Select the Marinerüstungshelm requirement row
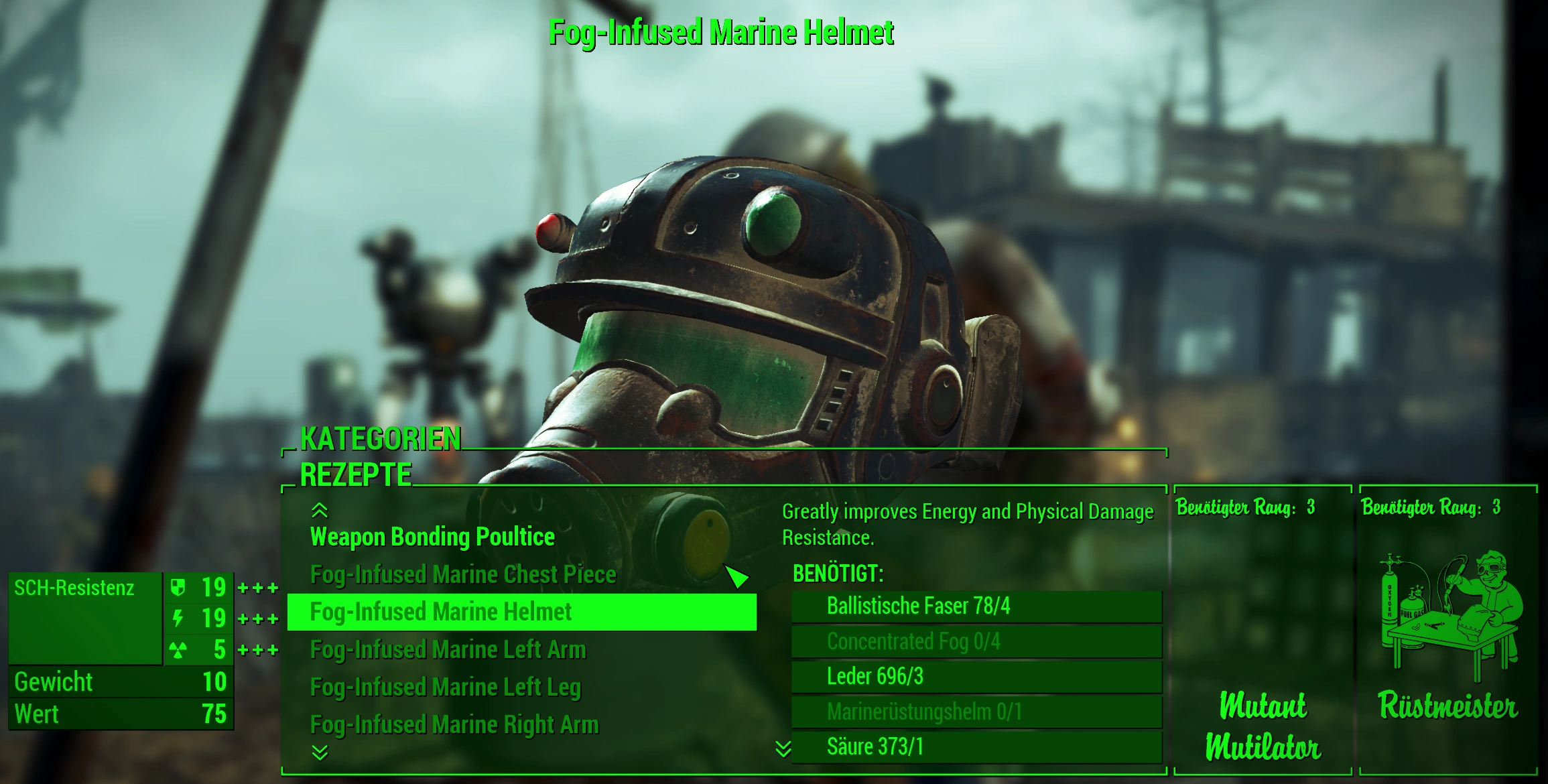Screen dimensions: 1548x784 click(976, 712)
